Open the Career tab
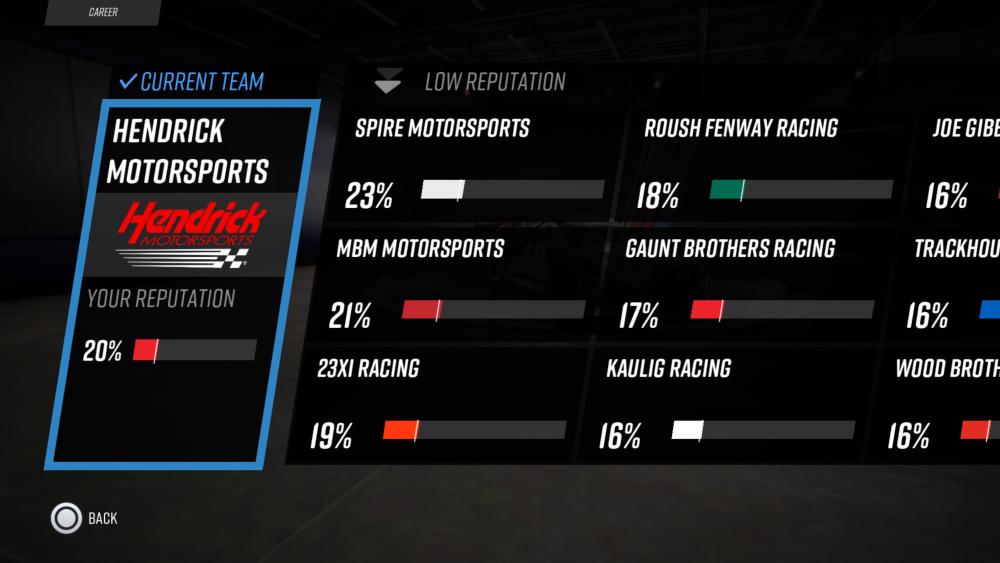 click(x=102, y=13)
